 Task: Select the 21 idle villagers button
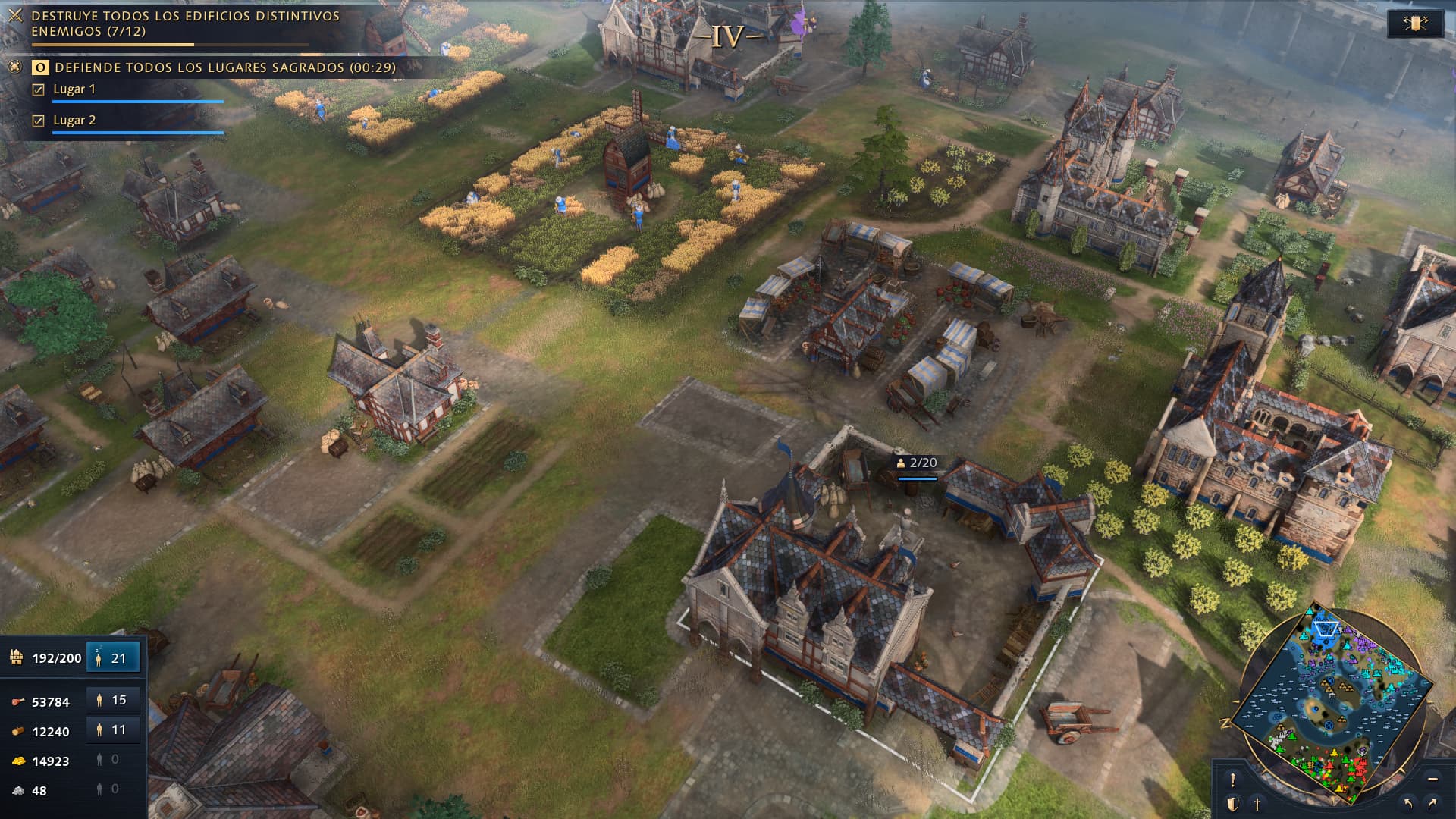click(113, 657)
